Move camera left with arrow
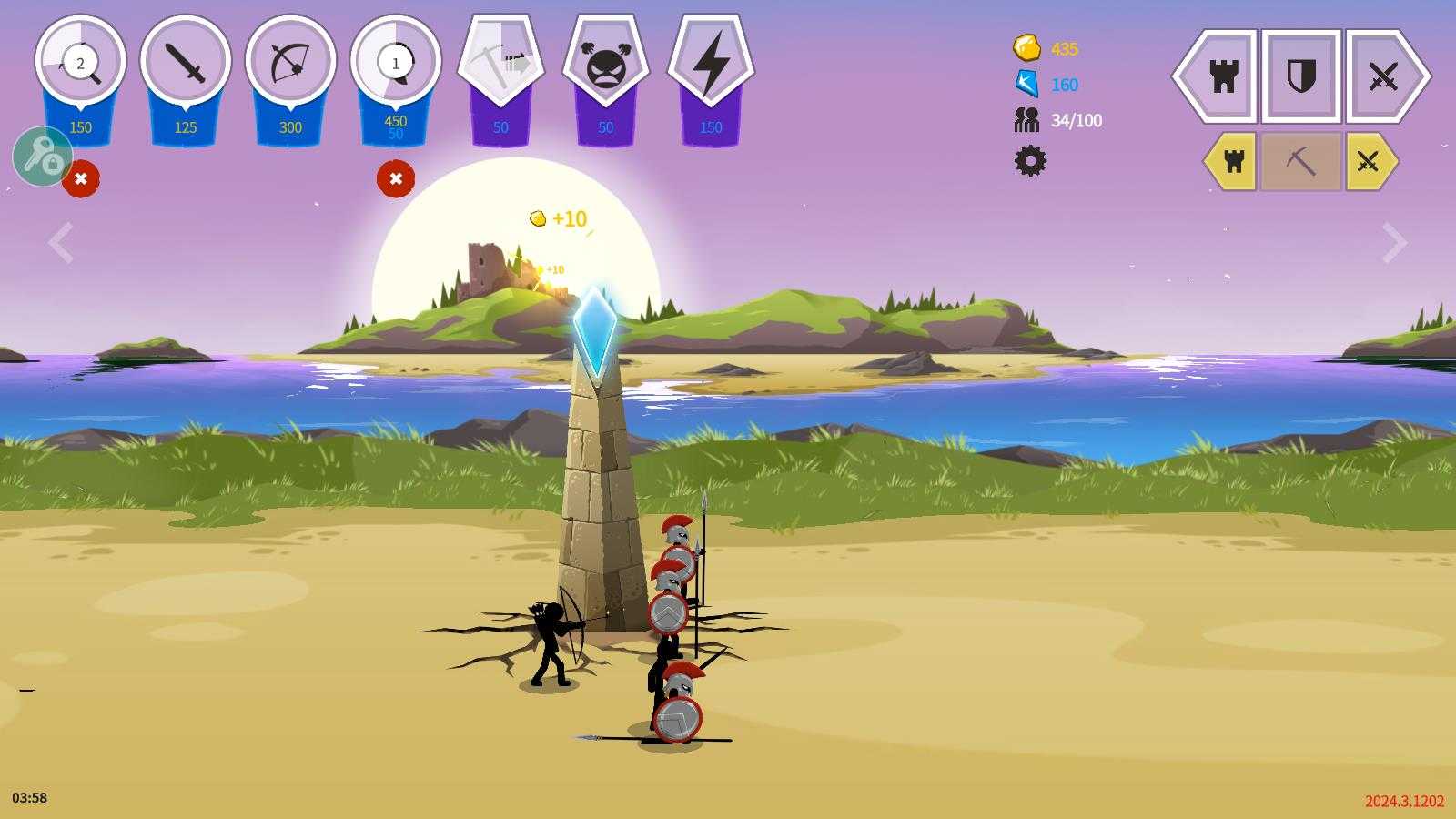The height and width of the screenshot is (819, 1456). [61, 243]
